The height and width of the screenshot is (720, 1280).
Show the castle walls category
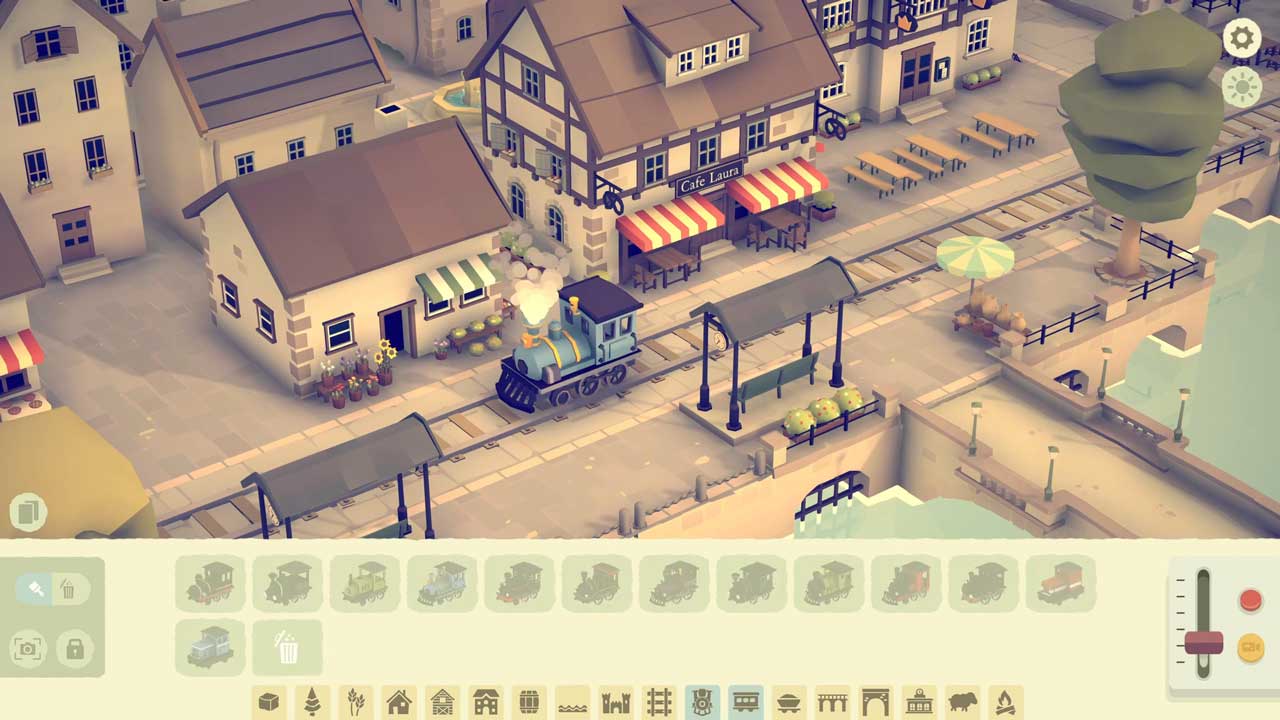[616, 702]
